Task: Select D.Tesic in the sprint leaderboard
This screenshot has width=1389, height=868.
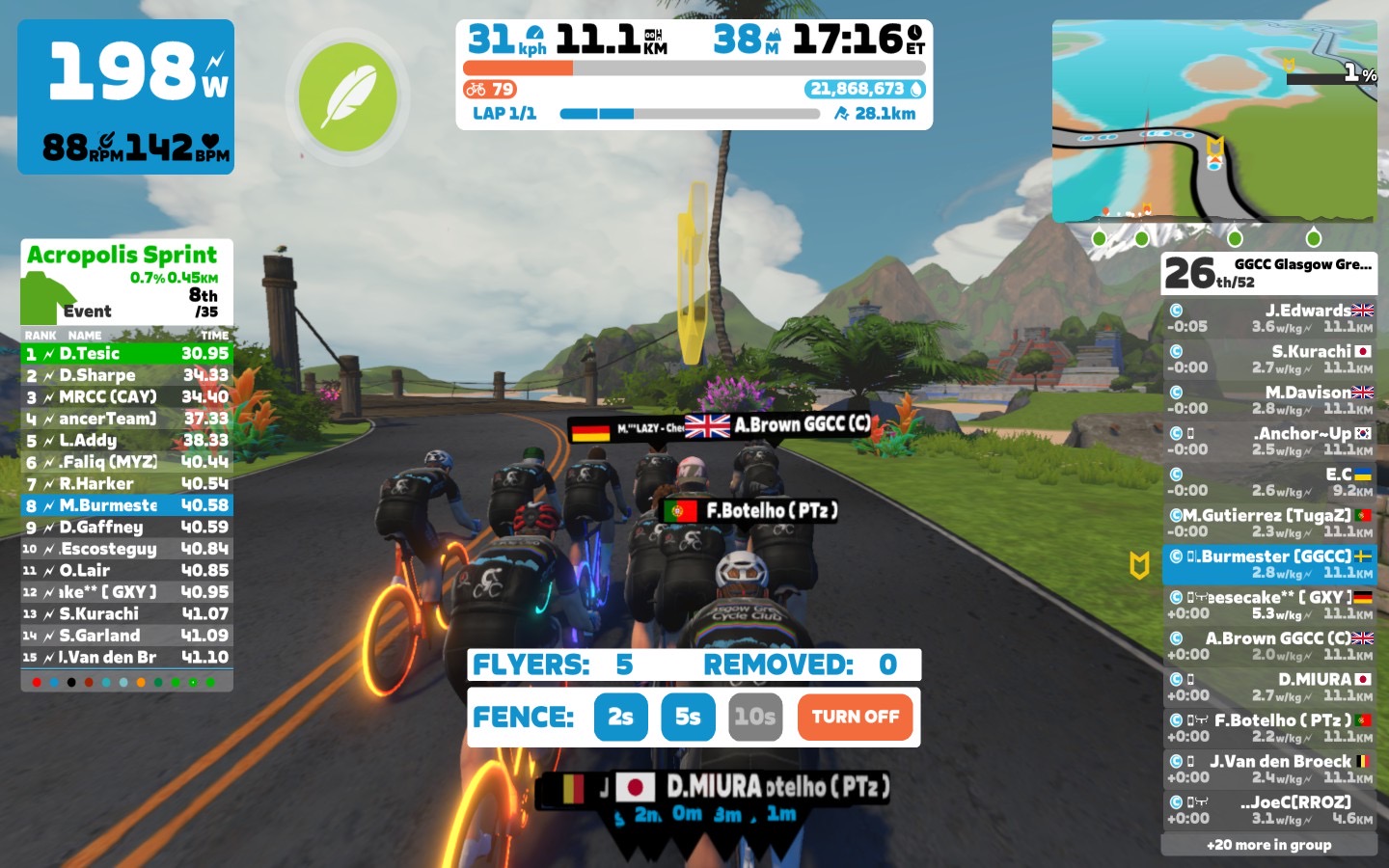Action: coord(126,354)
